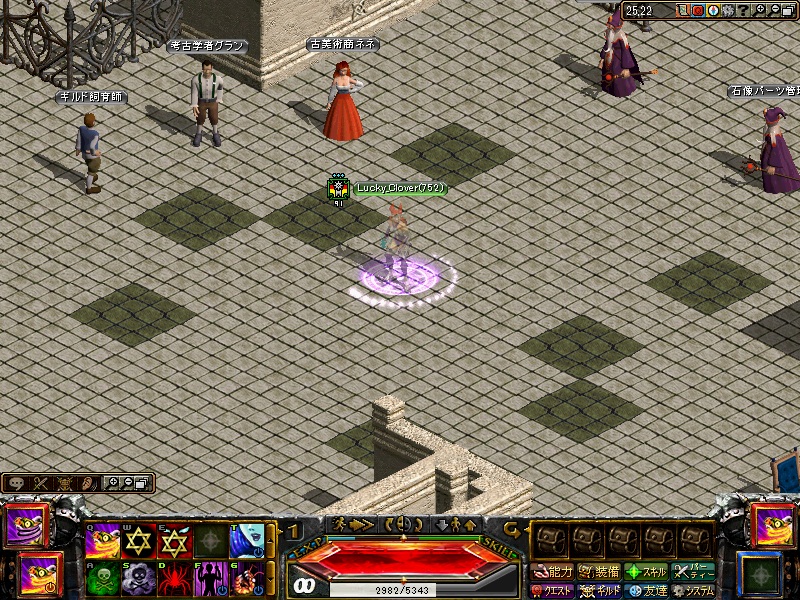800x600 pixels.
Task: Open the クエスト (quest) log
Action: click(553, 590)
